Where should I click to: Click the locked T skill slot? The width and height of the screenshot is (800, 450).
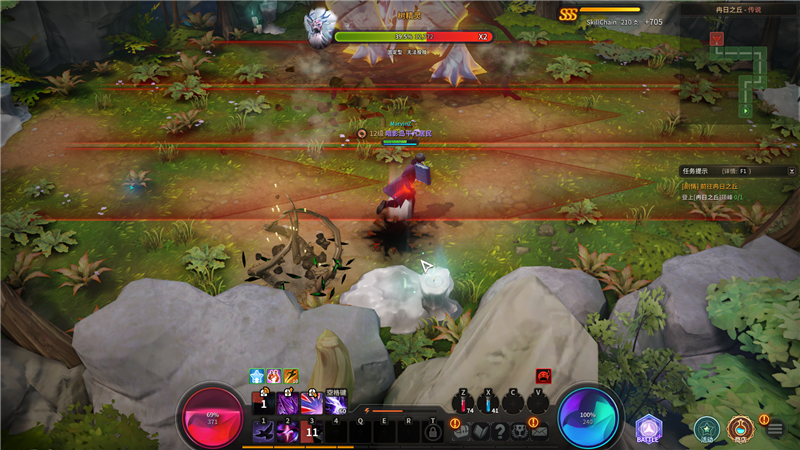pos(432,431)
